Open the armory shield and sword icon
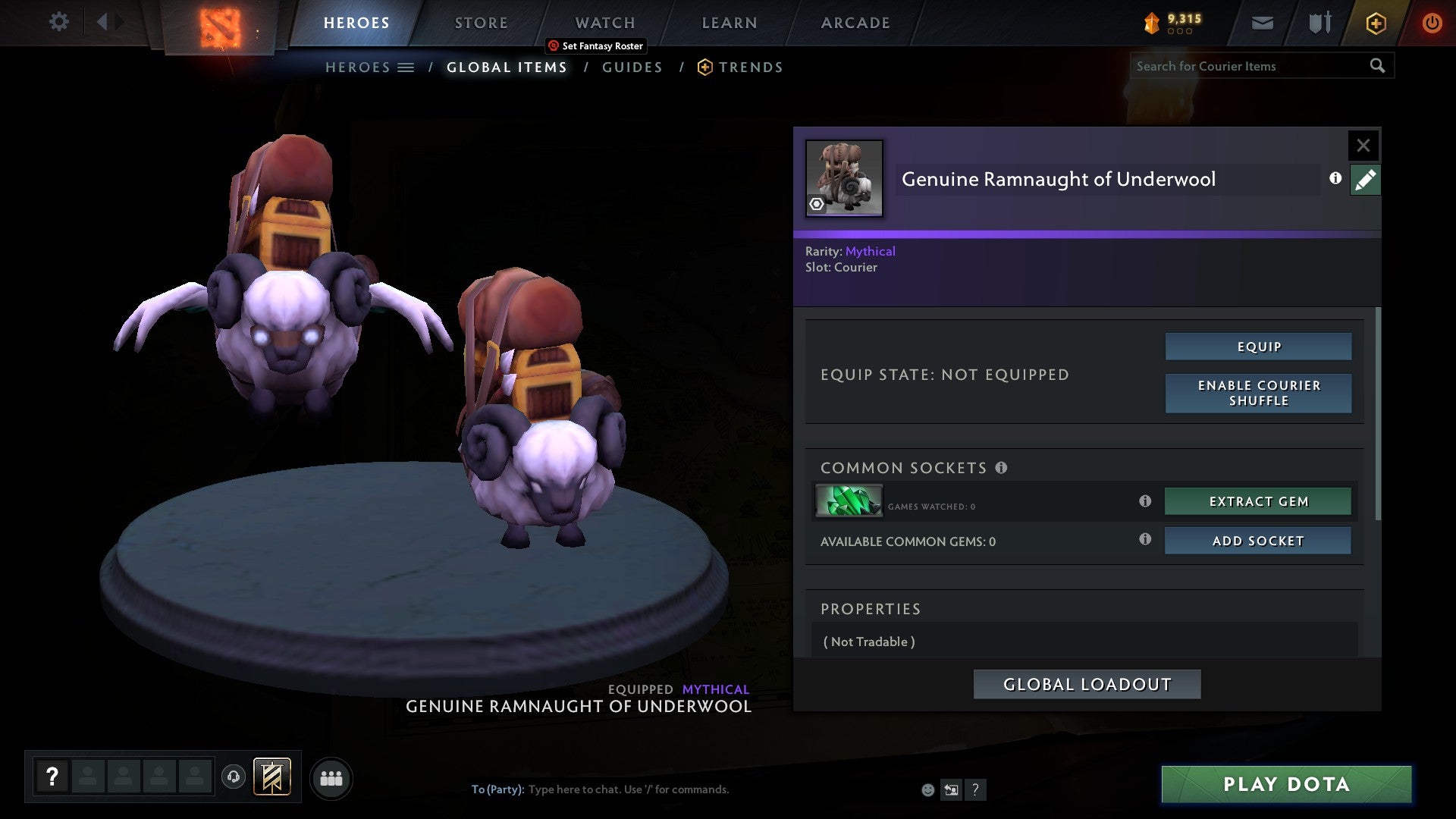The width and height of the screenshot is (1456, 819). (1318, 23)
